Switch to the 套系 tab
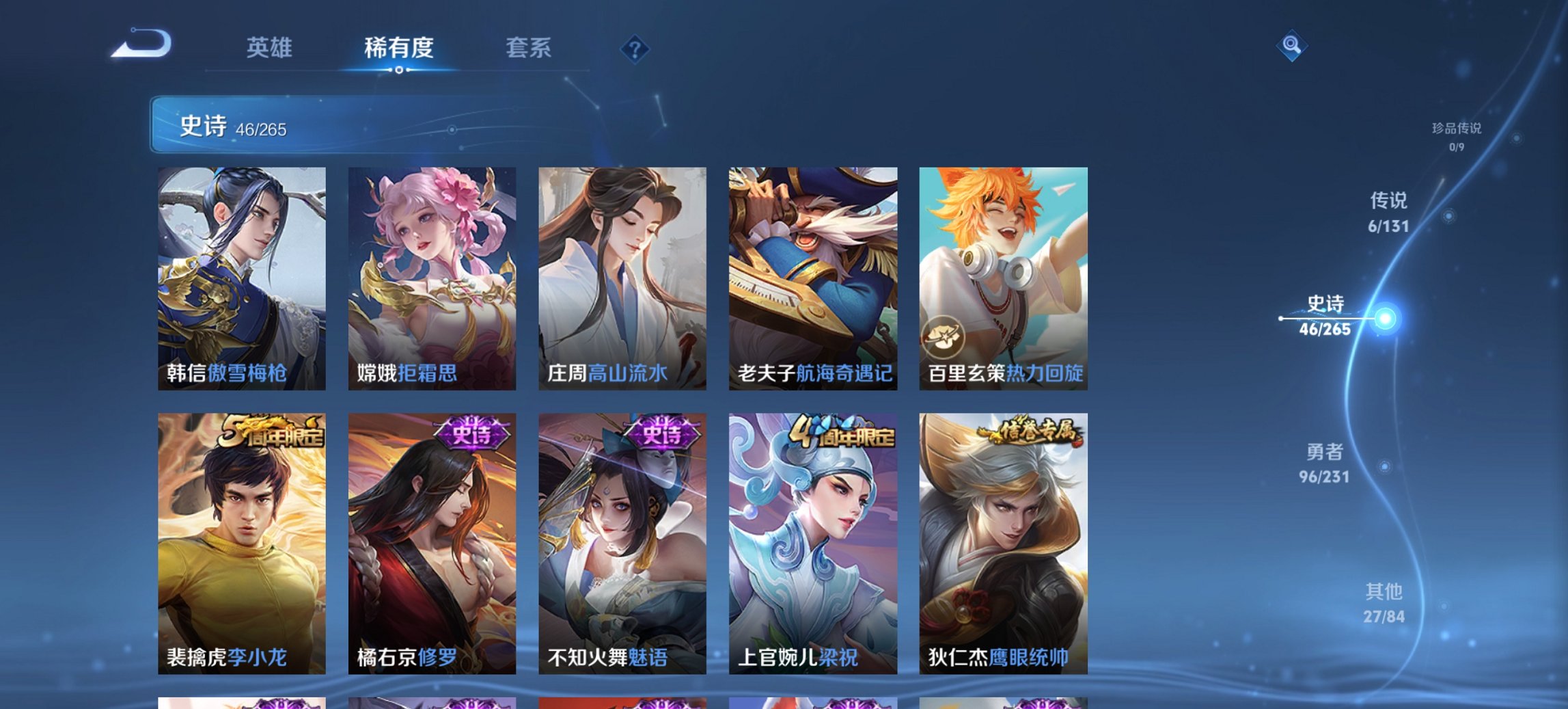This screenshot has height=709, width=1568. 529,48
